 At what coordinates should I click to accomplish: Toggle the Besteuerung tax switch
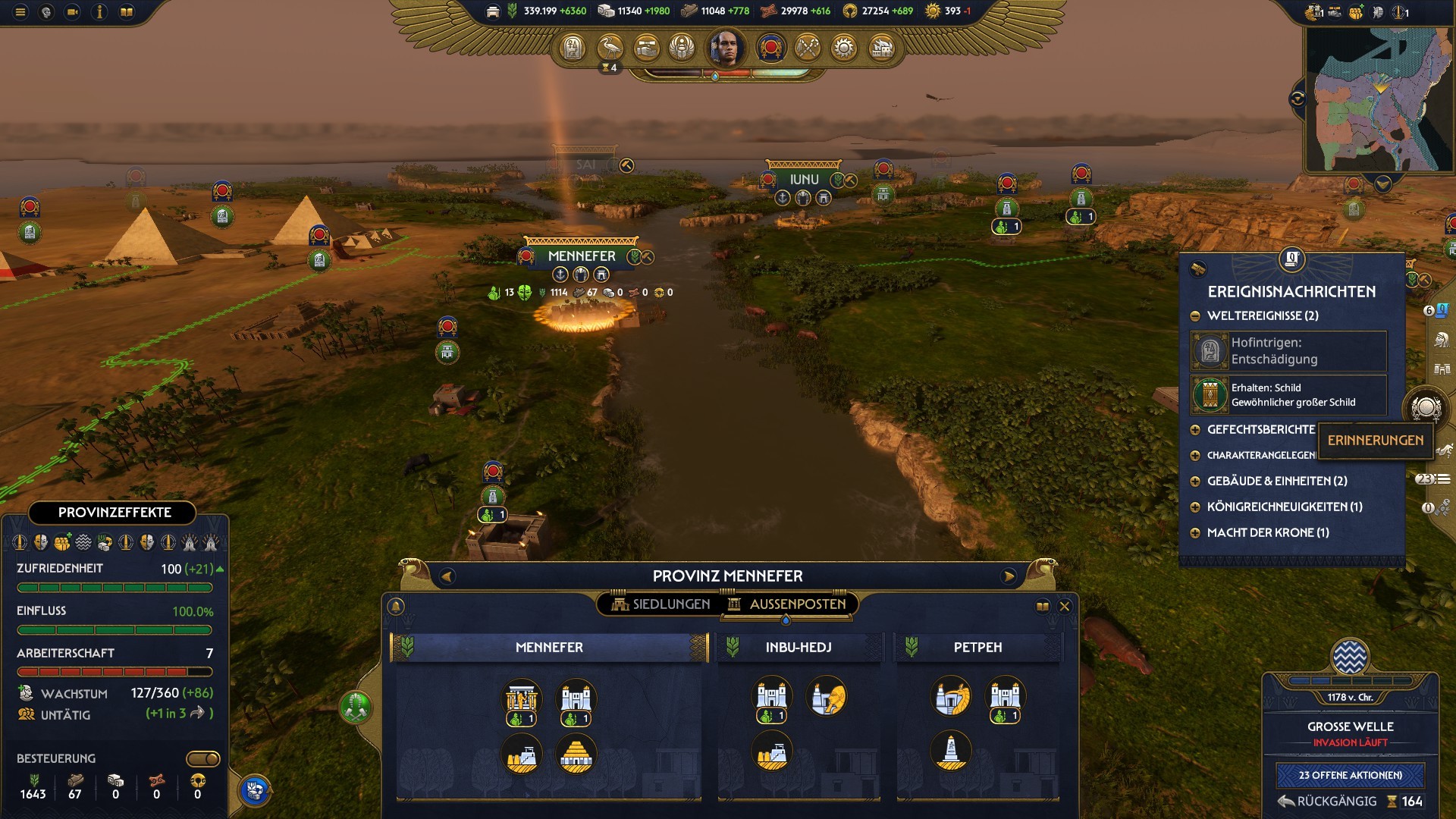(x=203, y=758)
